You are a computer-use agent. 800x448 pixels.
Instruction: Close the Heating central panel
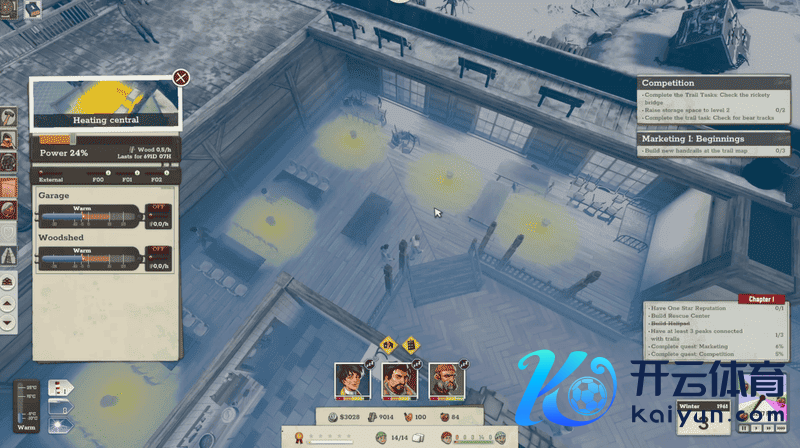pos(181,77)
